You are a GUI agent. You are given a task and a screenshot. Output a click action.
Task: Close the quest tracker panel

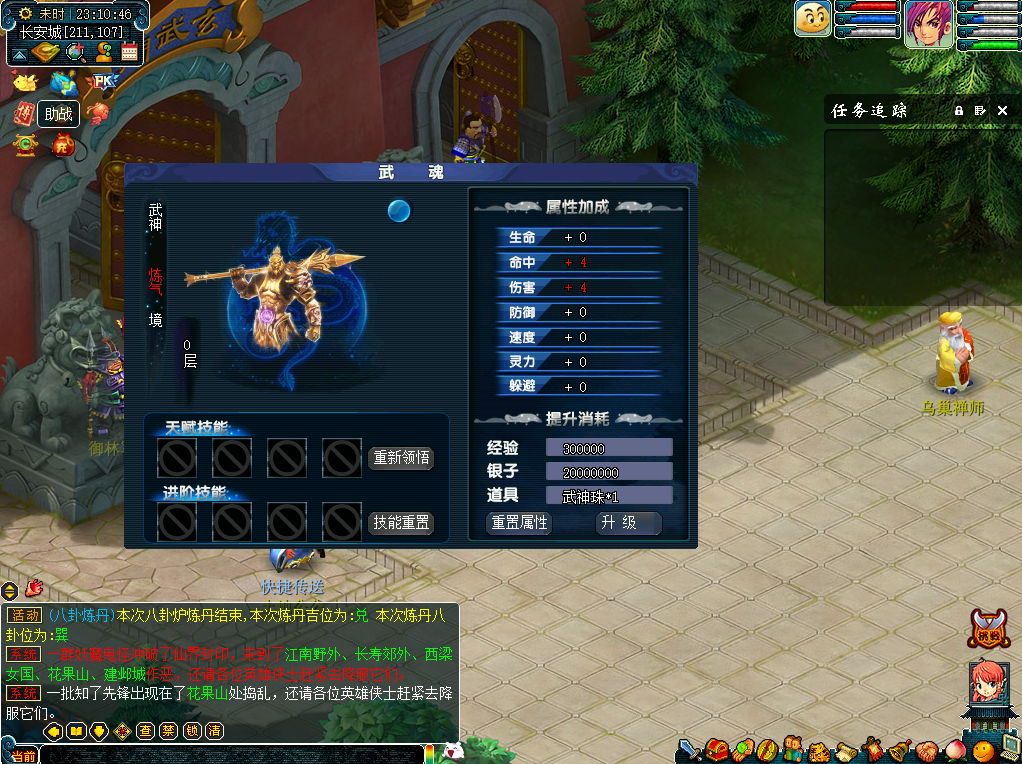(x=1003, y=110)
